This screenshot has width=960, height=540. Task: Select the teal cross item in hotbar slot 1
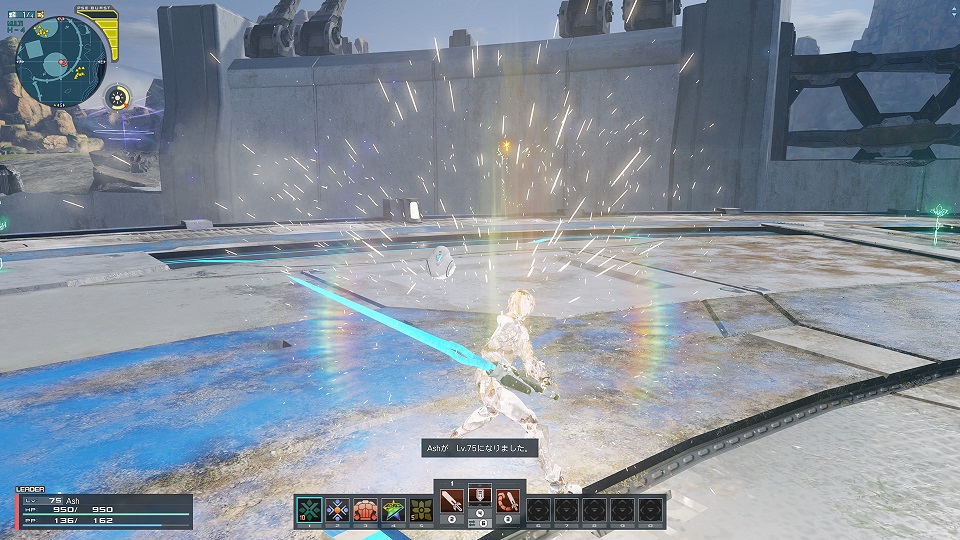pos(308,510)
